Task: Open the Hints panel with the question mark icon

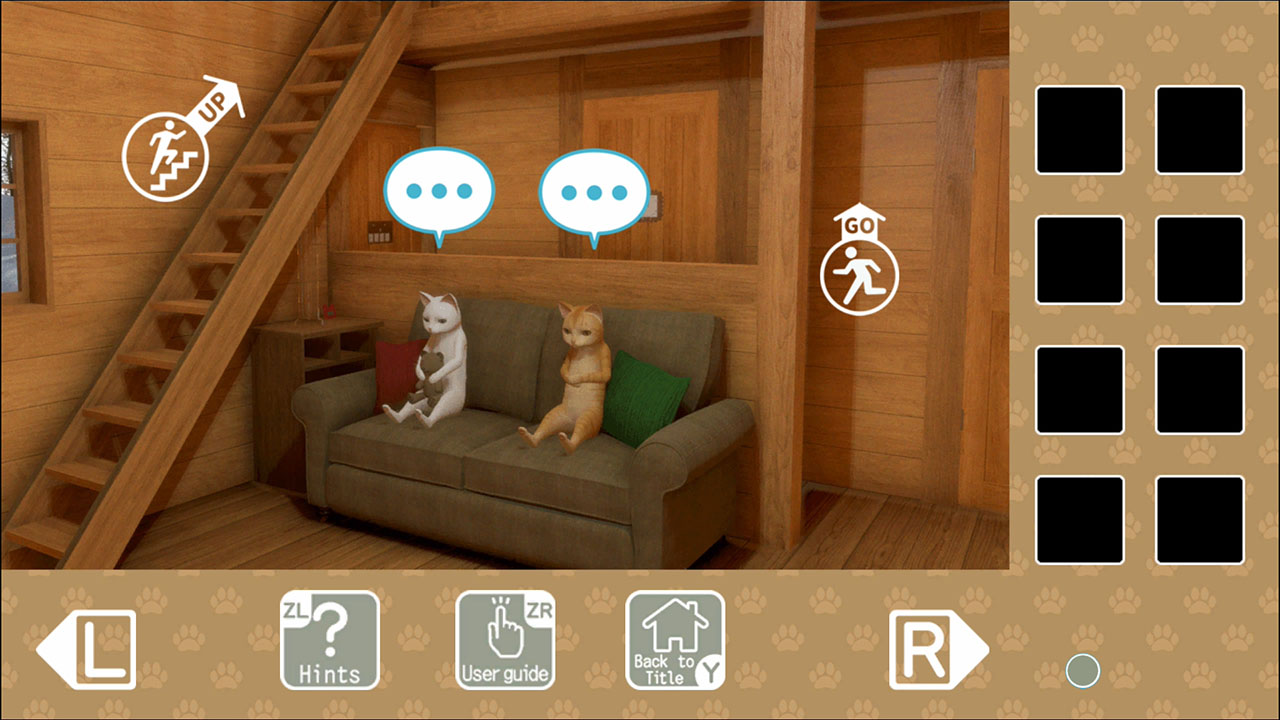Action: pyautogui.click(x=329, y=637)
